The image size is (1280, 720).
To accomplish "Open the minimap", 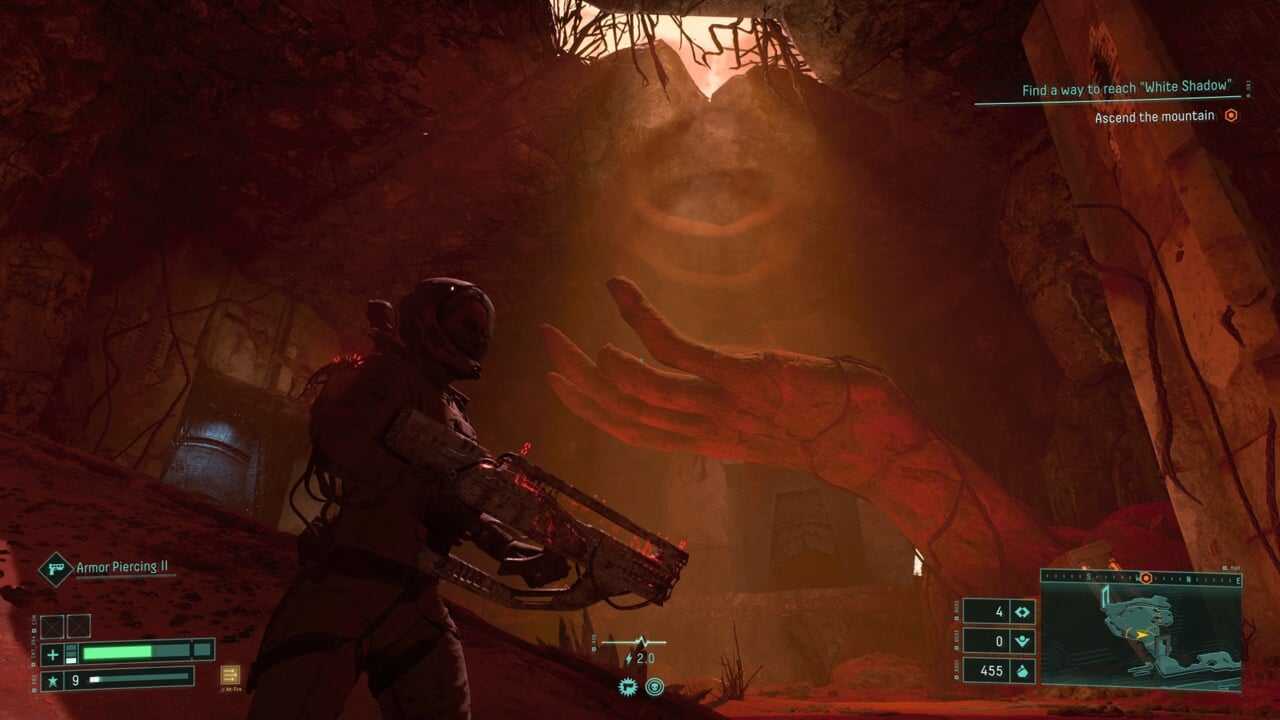I will click(x=1141, y=630).
